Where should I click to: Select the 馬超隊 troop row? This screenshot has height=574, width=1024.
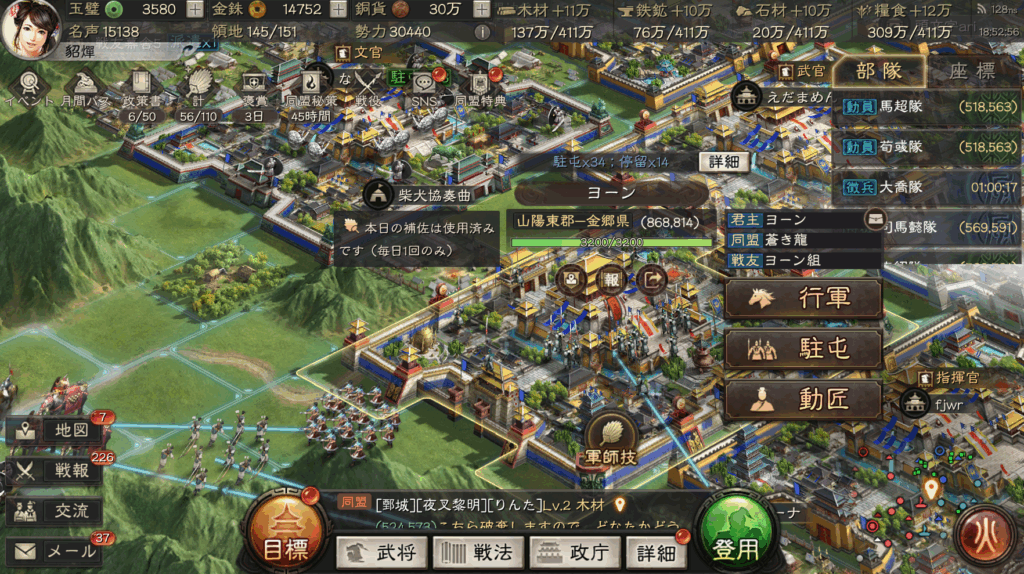click(926, 106)
